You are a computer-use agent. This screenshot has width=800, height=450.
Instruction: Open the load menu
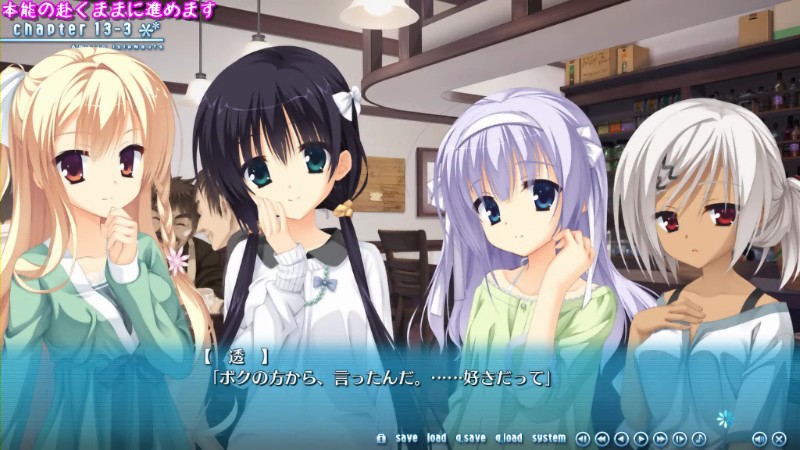click(436, 438)
